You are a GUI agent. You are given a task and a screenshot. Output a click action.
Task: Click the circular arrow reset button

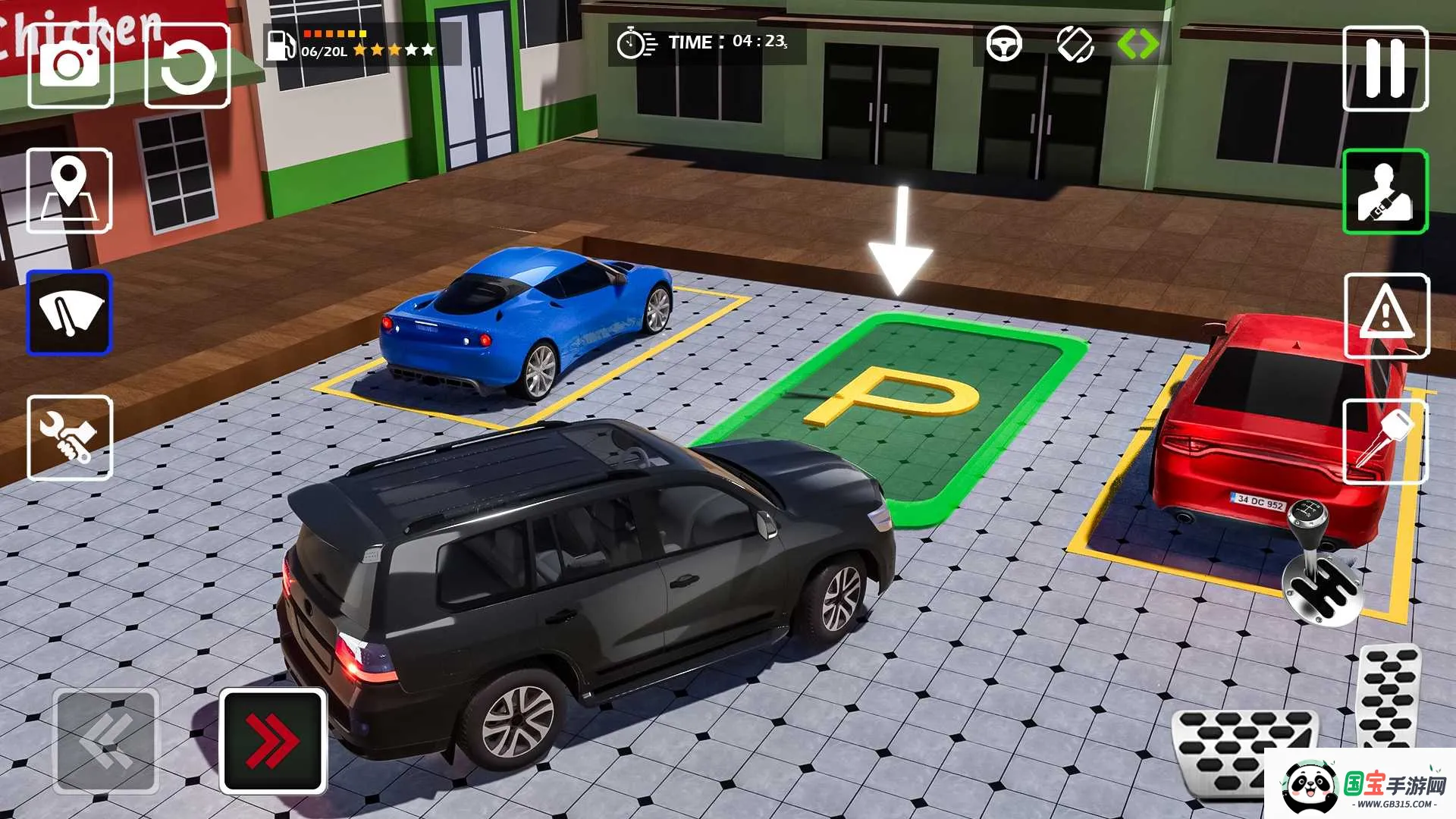pyautogui.click(x=187, y=66)
